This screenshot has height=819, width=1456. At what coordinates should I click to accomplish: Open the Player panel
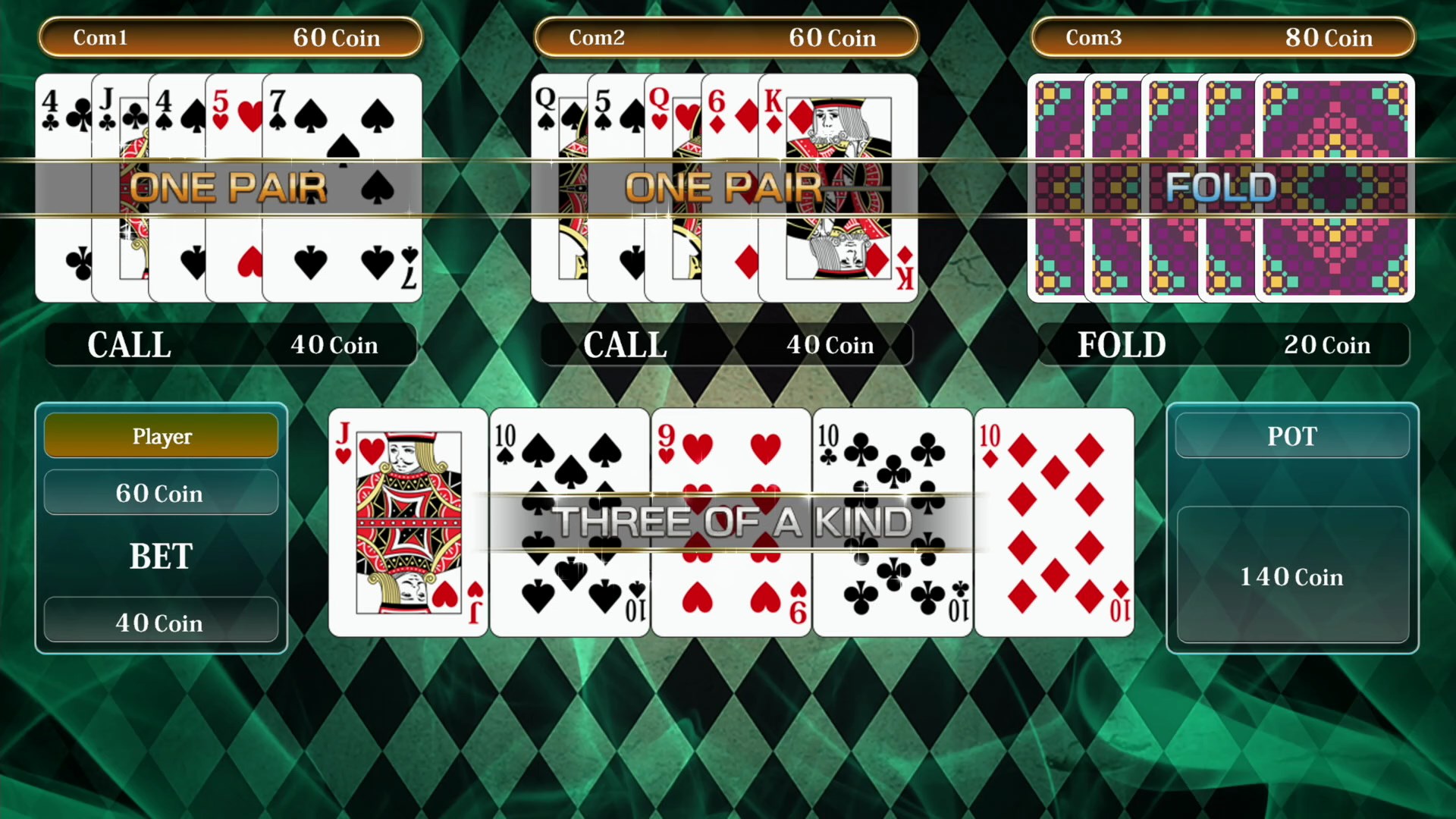(x=161, y=527)
